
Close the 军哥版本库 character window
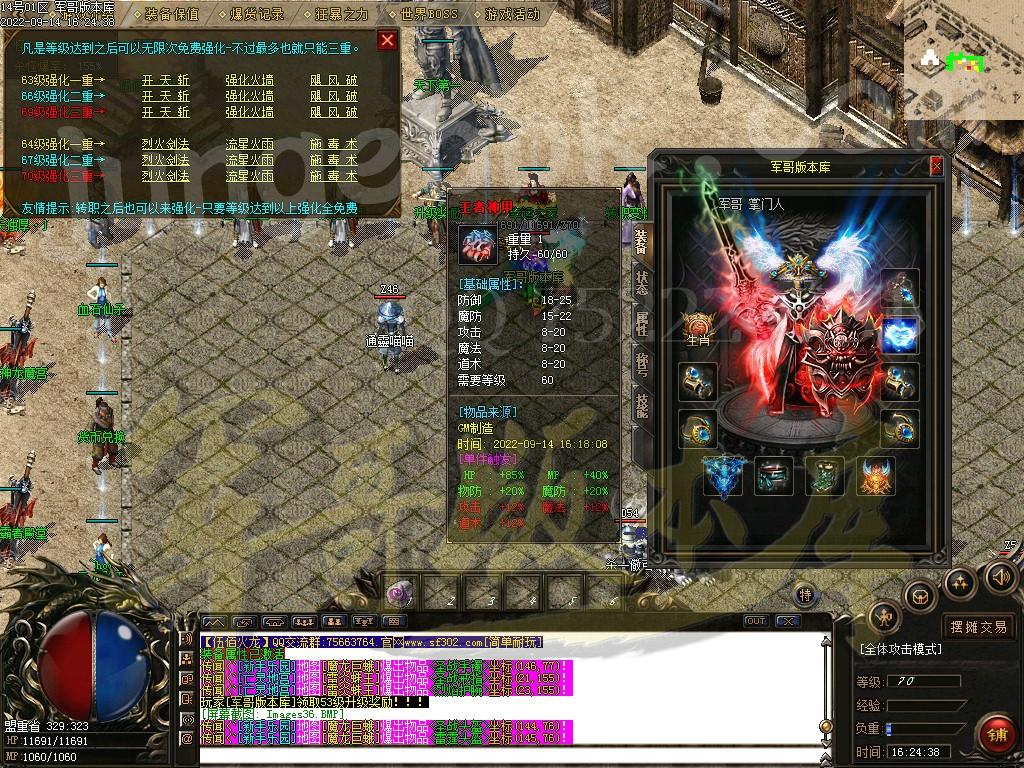tap(936, 166)
